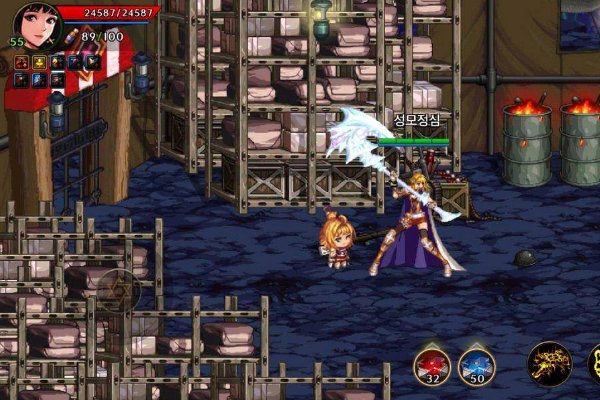
Task: Activate the golden claw skill button
Action: (x=549, y=363)
